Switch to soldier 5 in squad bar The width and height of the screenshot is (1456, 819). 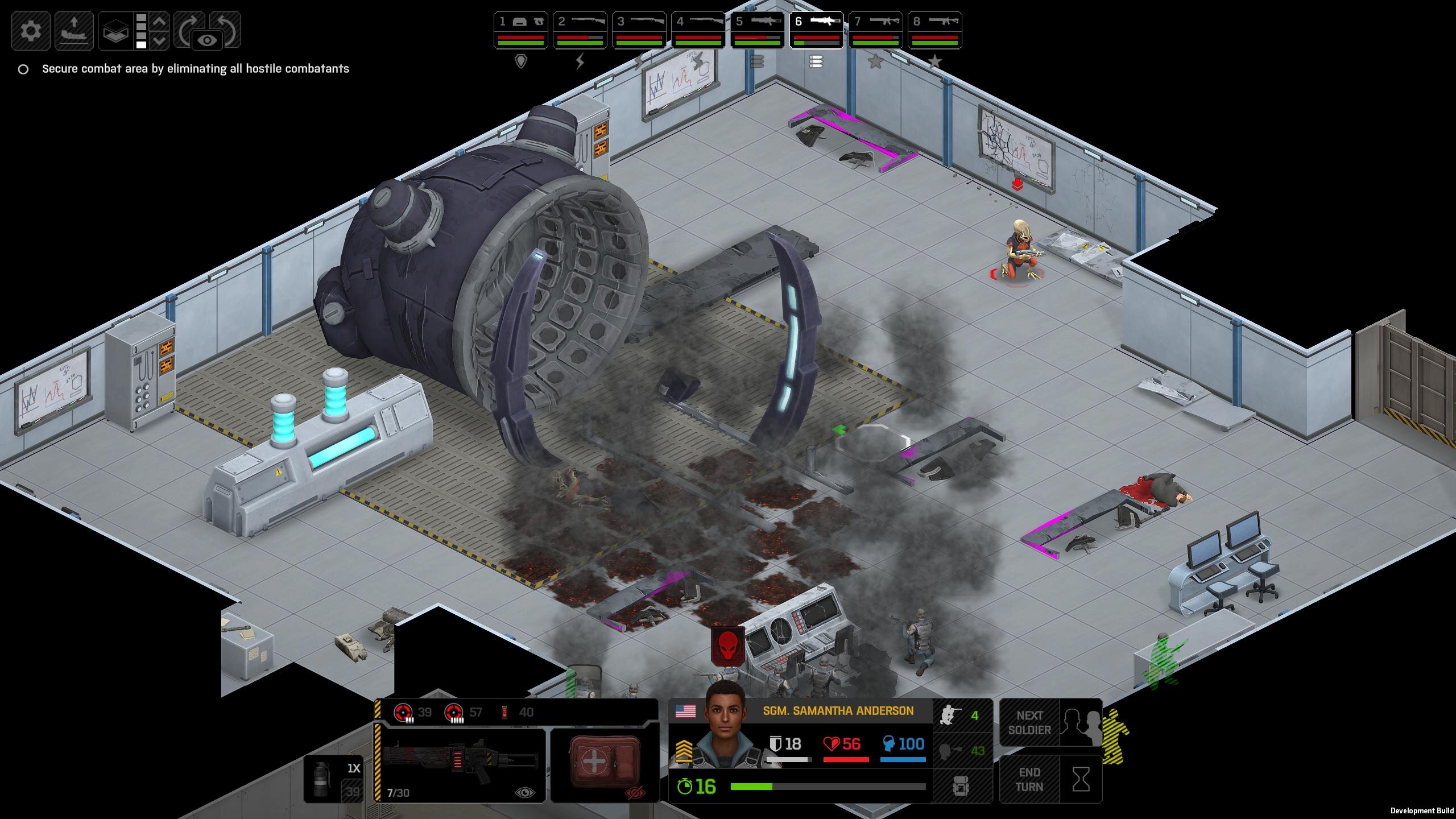pyautogui.click(x=757, y=31)
